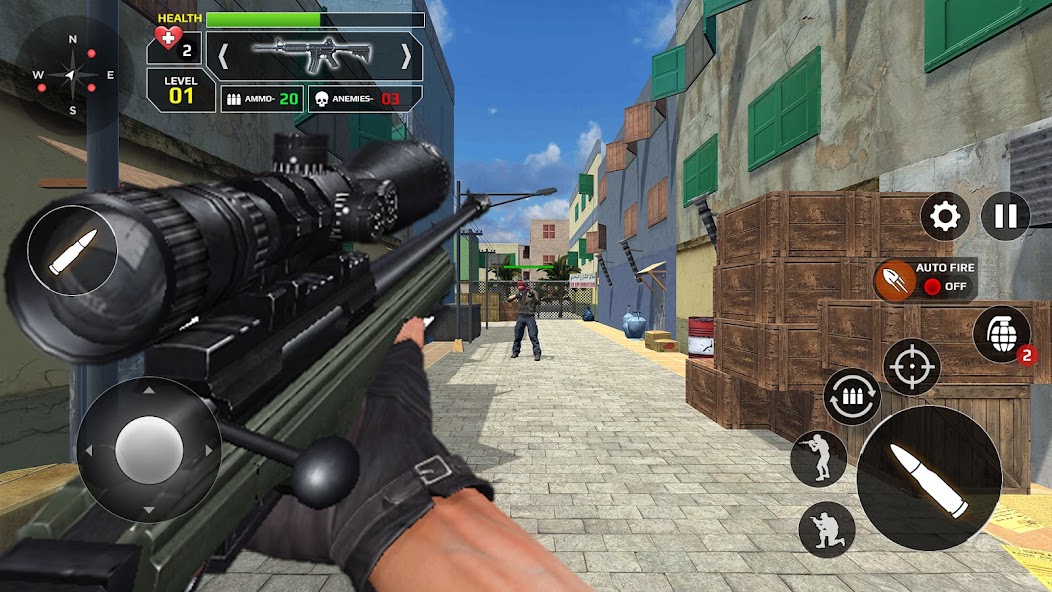Reload with the ammo reload button
The image size is (1052, 592).
[852, 396]
